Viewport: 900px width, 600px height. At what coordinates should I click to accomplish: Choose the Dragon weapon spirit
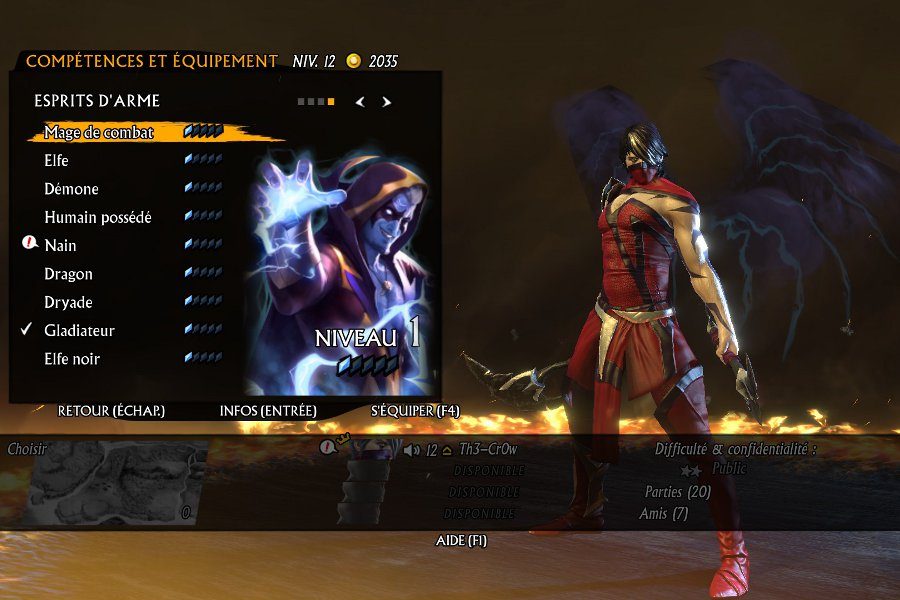point(68,274)
